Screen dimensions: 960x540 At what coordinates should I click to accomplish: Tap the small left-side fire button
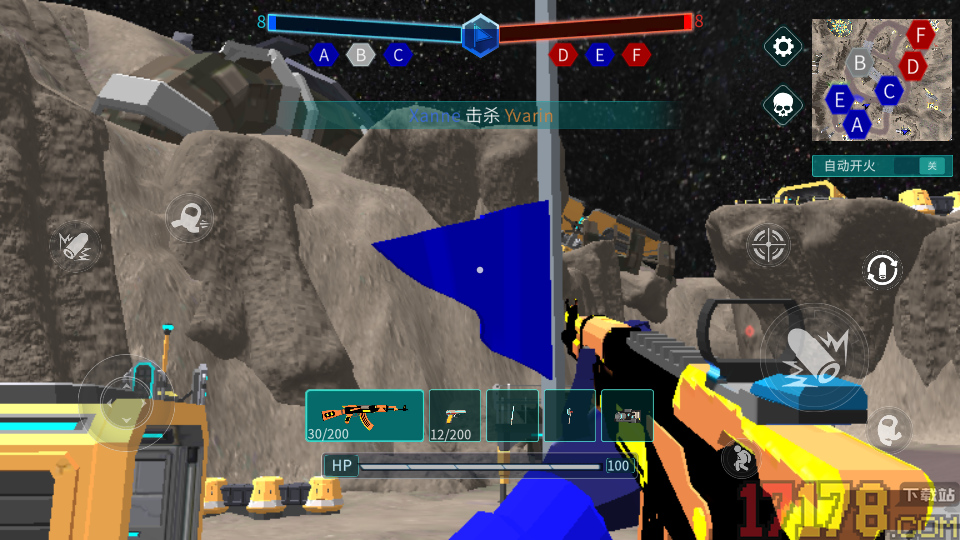(75, 246)
